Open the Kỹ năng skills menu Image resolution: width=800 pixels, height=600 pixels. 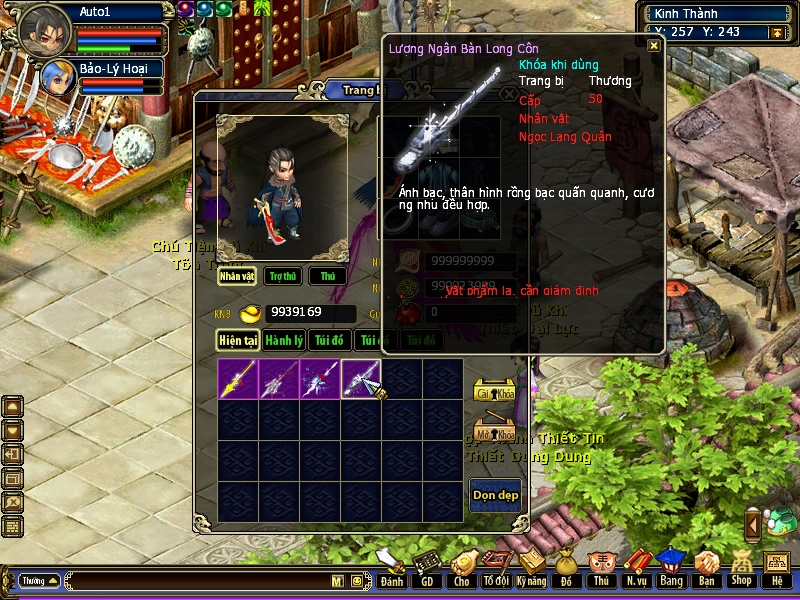[531, 568]
